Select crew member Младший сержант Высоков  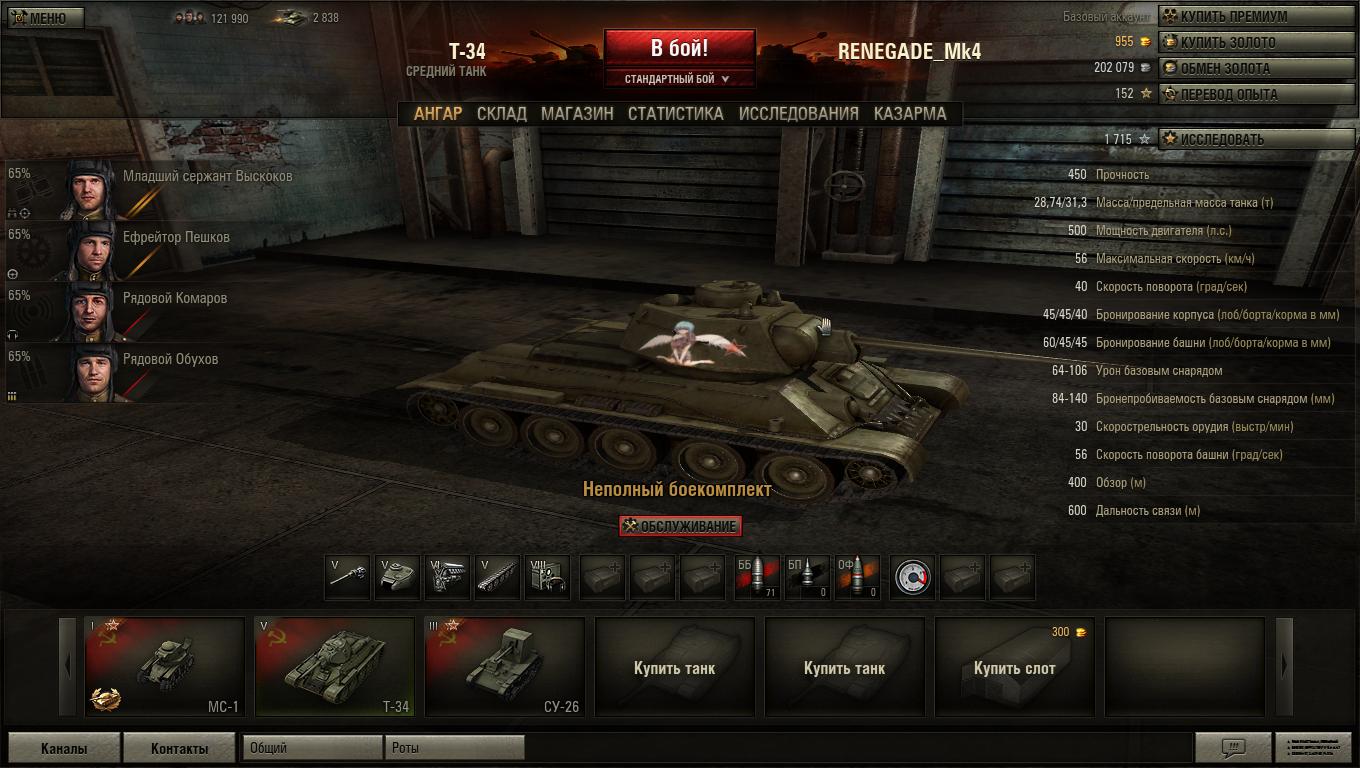(150, 188)
